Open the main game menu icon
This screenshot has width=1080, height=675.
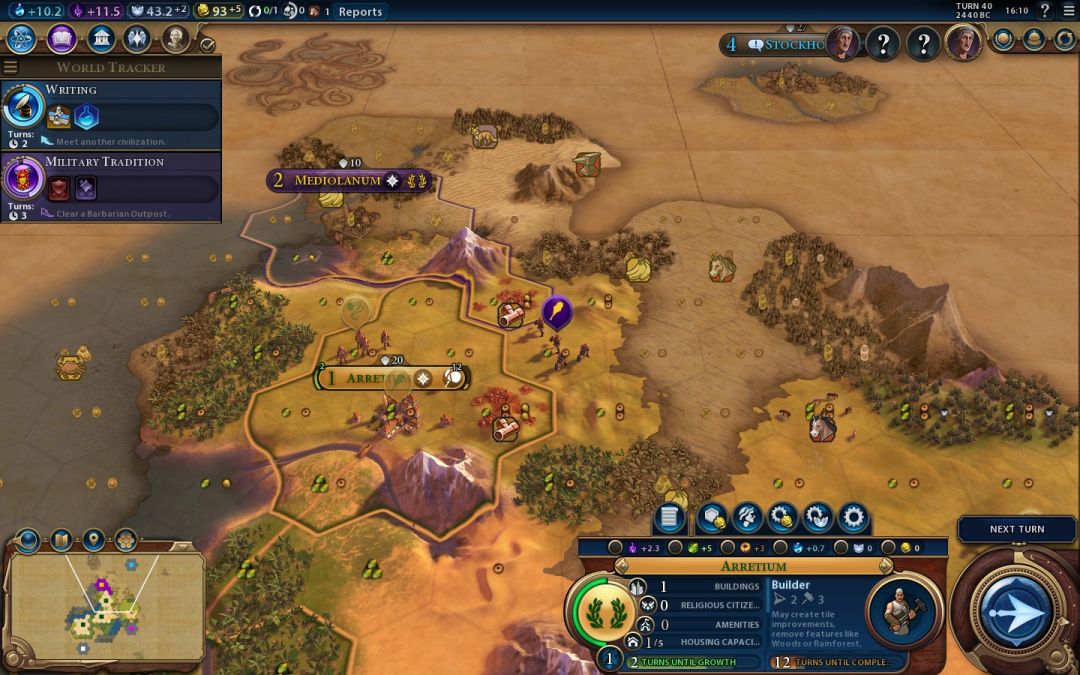click(x=1068, y=11)
